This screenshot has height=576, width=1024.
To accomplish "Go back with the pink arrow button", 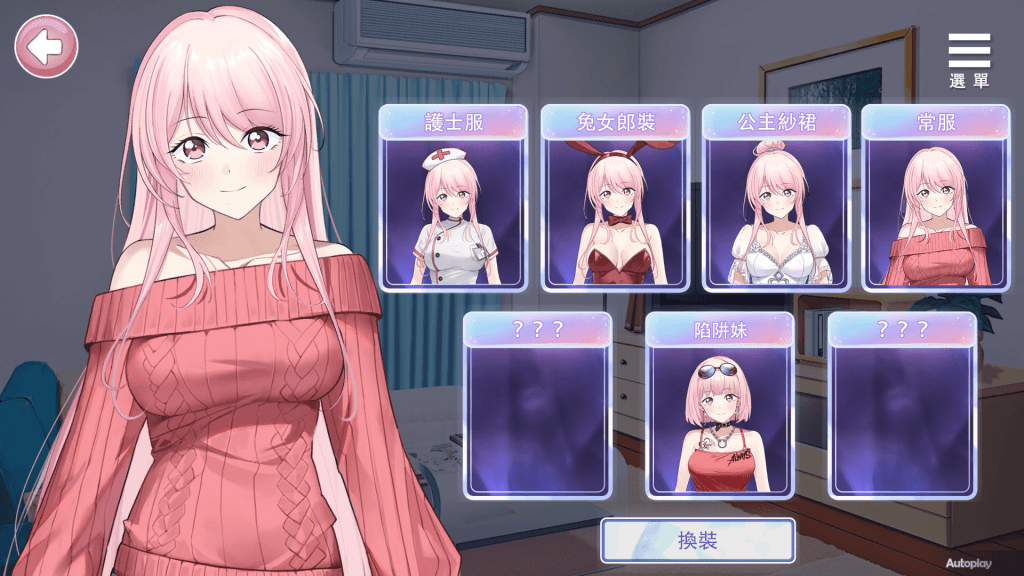I will click(46, 46).
